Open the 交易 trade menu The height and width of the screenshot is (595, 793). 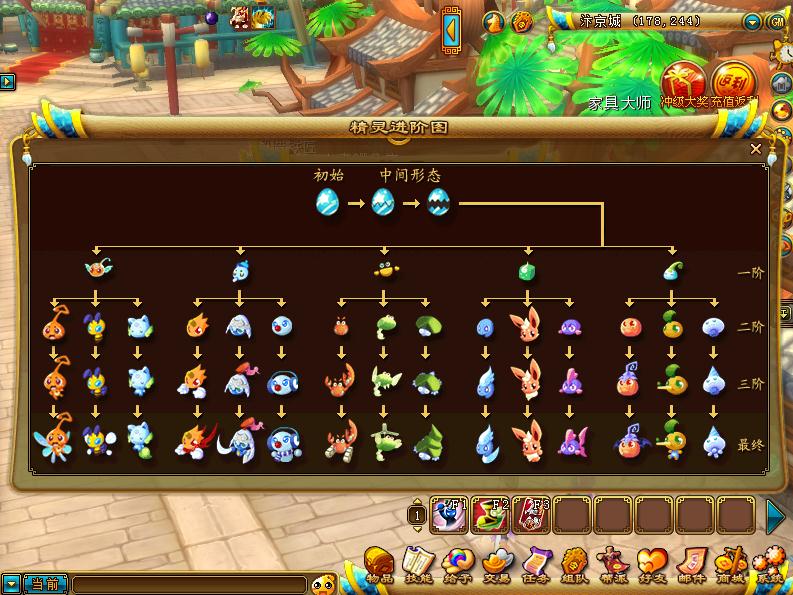coord(496,563)
